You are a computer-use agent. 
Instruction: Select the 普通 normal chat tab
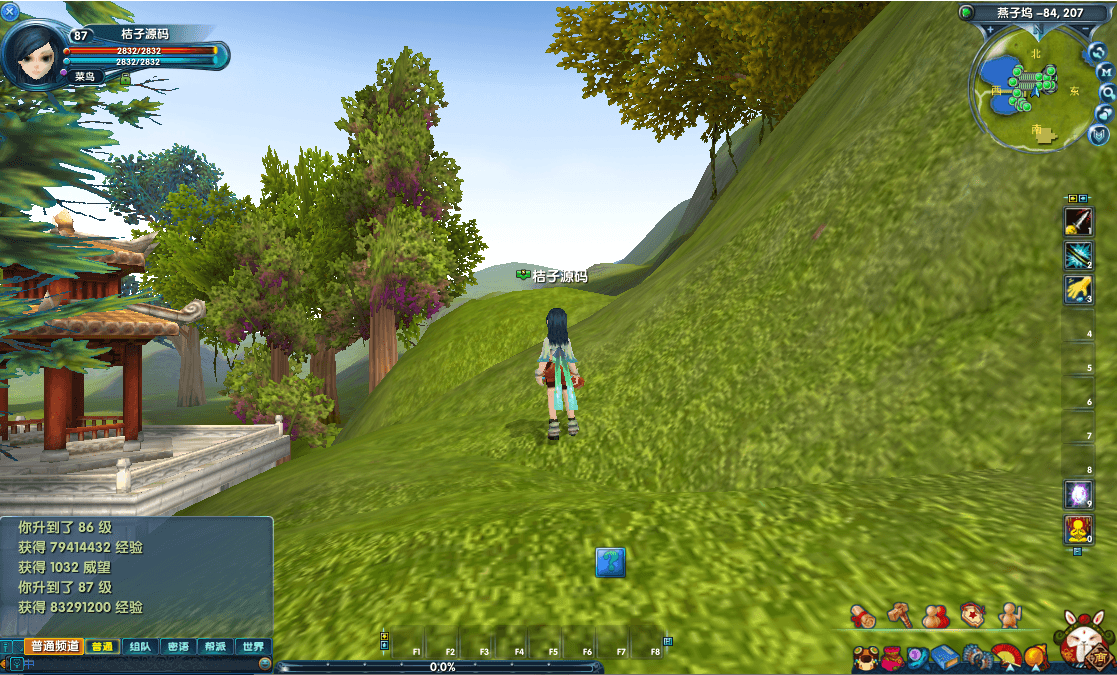[x=102, y=647]
